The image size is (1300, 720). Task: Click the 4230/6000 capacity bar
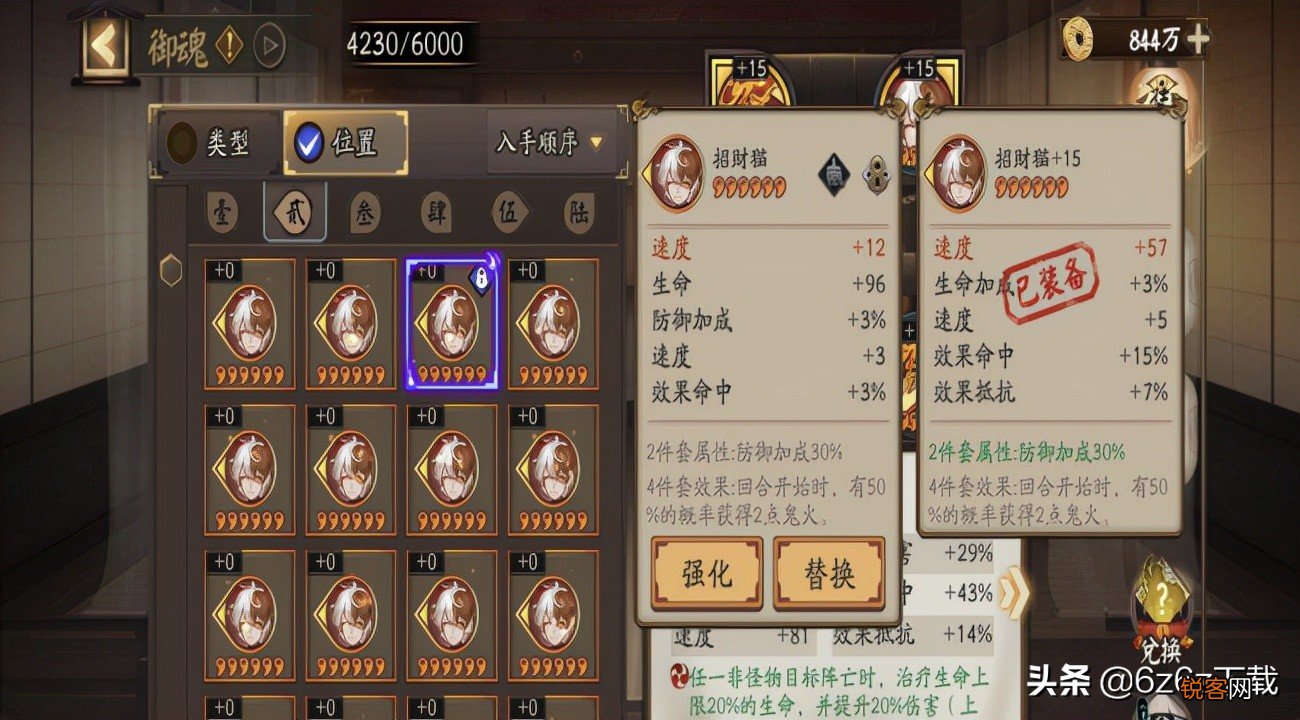(x=405, y=42)
